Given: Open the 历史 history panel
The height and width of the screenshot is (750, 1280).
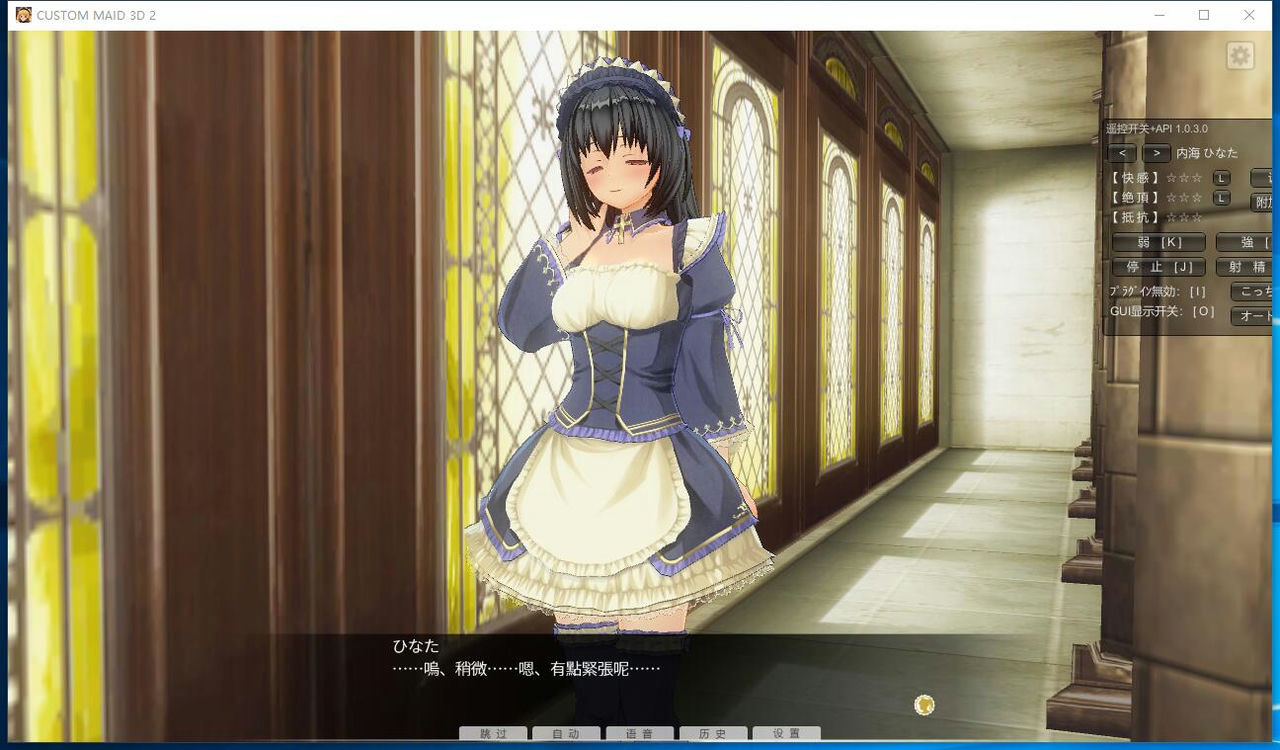Looking at the screenshot, I should tap(713, 733).
